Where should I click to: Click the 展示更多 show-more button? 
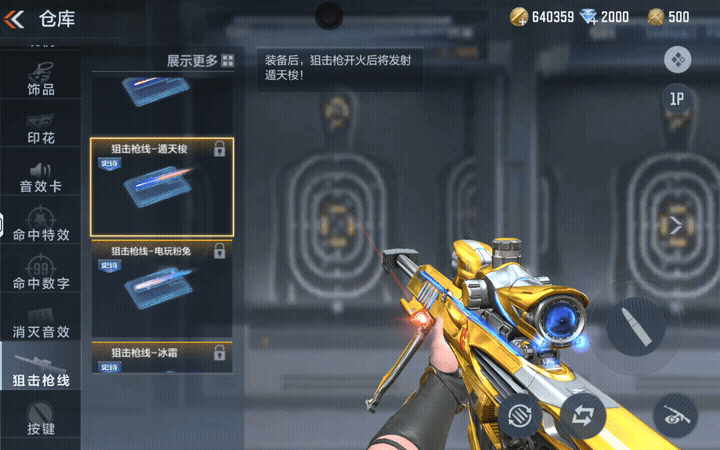200,61
